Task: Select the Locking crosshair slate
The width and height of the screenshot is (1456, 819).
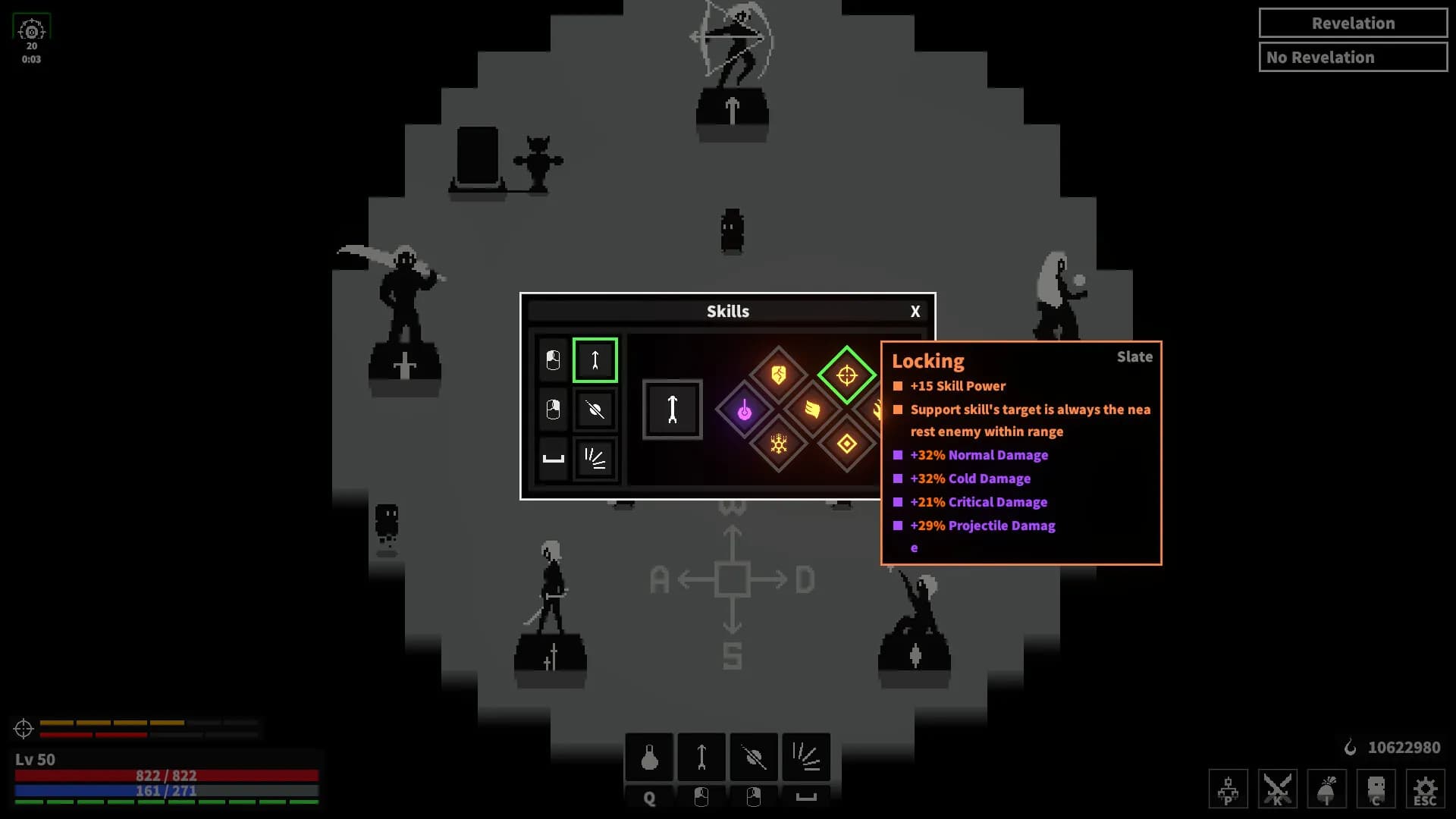Action: click(x=846, y=375)
